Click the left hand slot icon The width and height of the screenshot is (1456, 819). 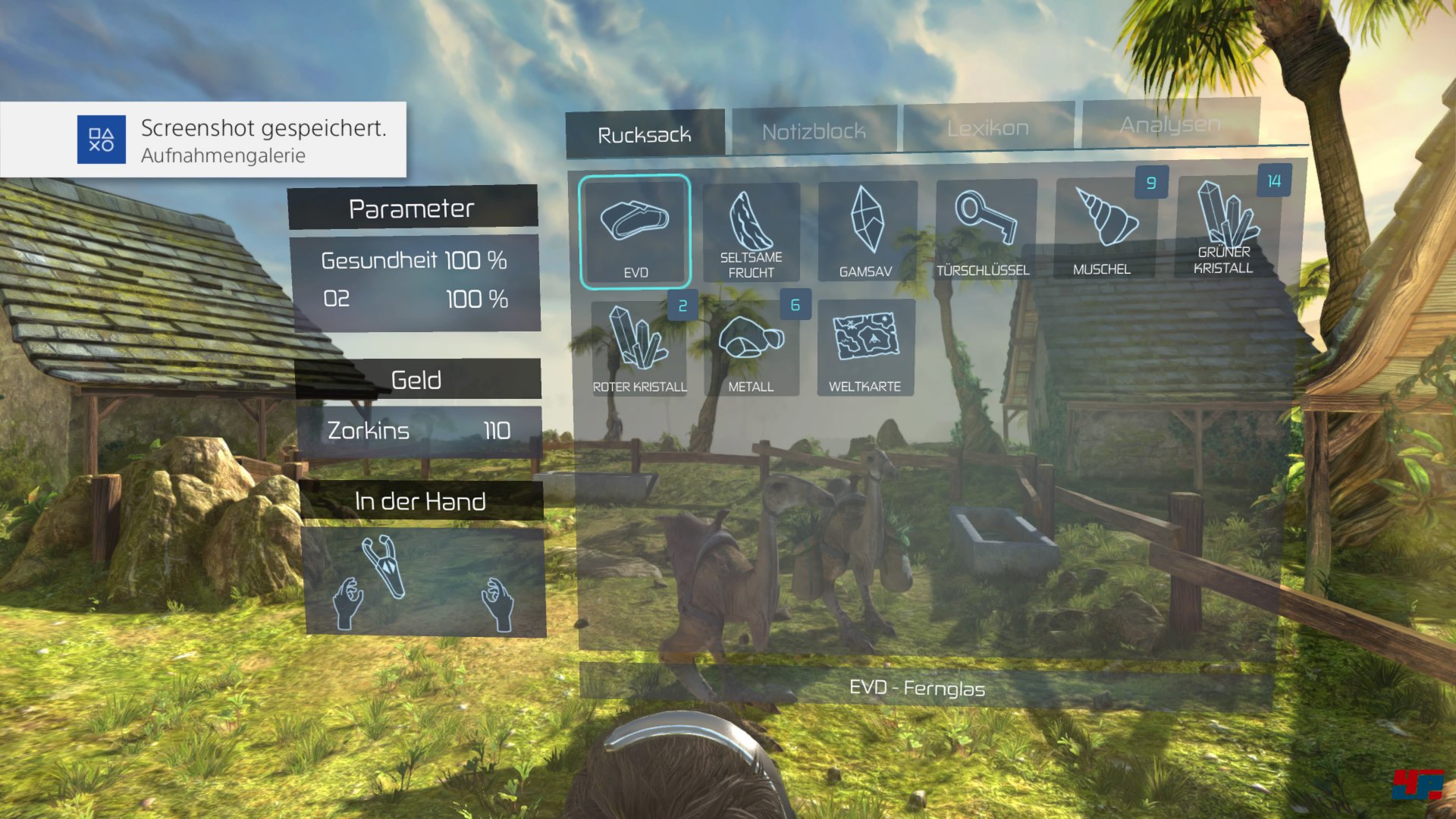point(348,603)
